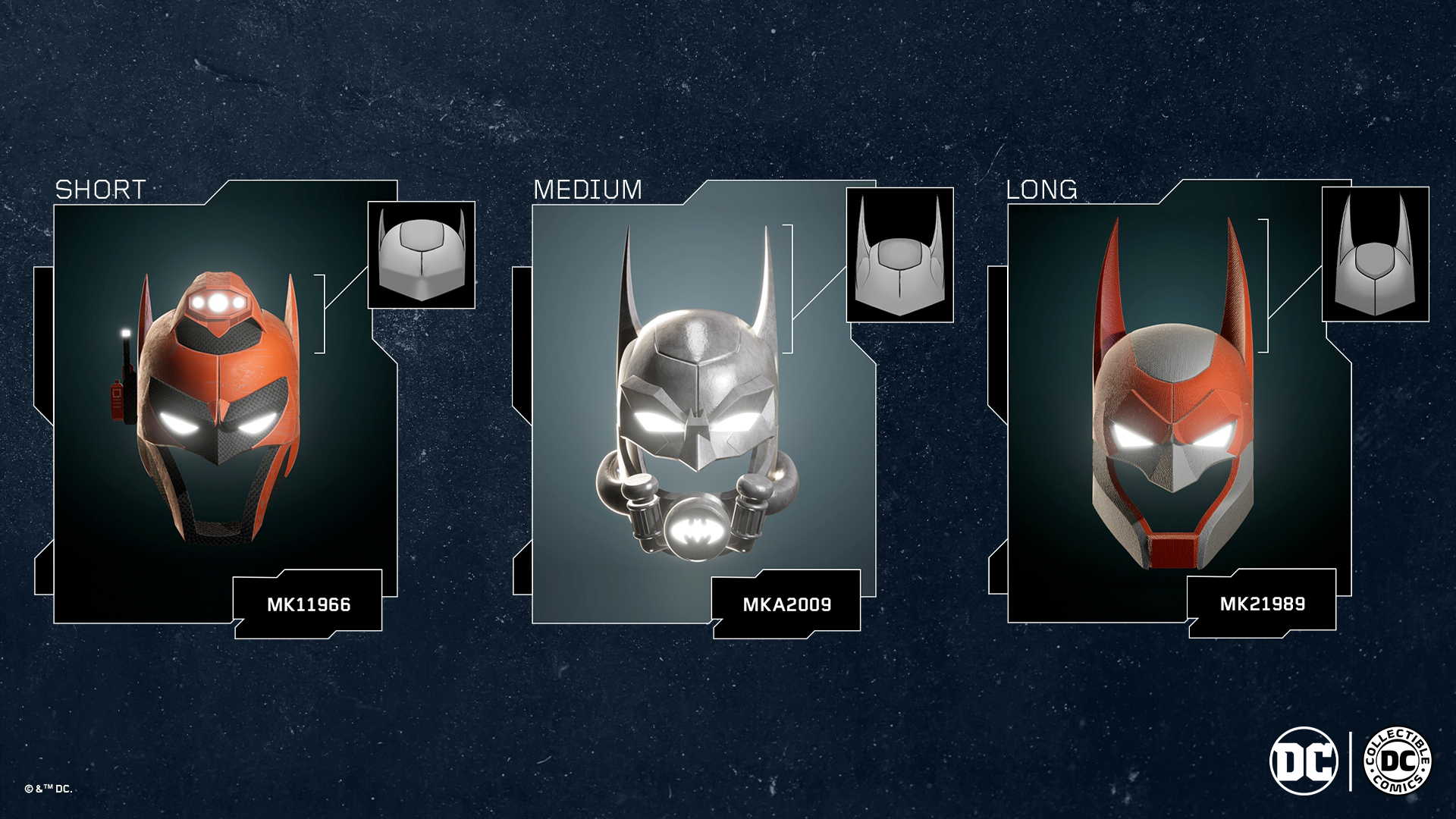Select the MKA2009 model label
The height and width of the screenshot is (819, 1456).
click(x=787, y=604)
